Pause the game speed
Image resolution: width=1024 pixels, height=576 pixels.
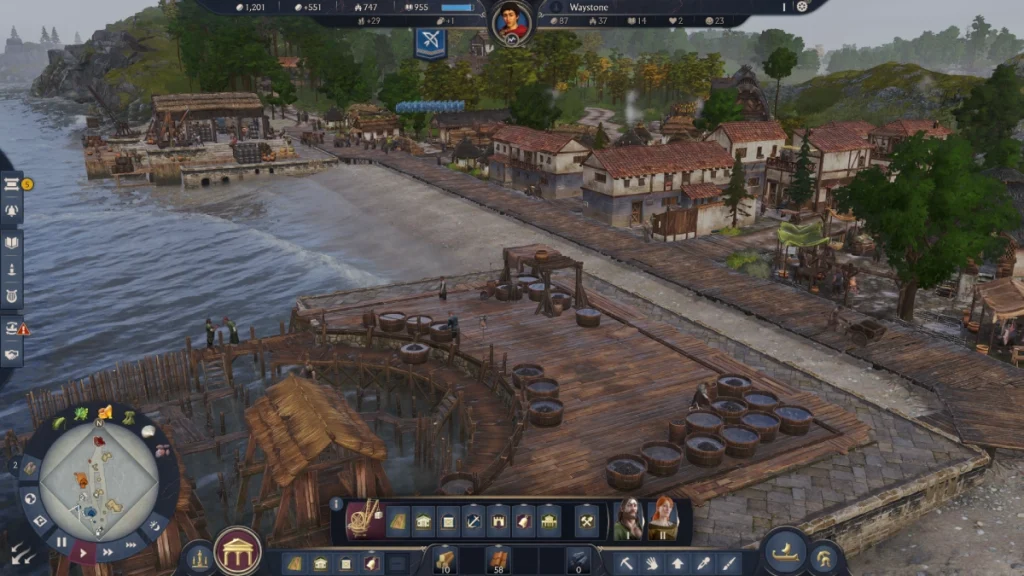click(62, 541)
